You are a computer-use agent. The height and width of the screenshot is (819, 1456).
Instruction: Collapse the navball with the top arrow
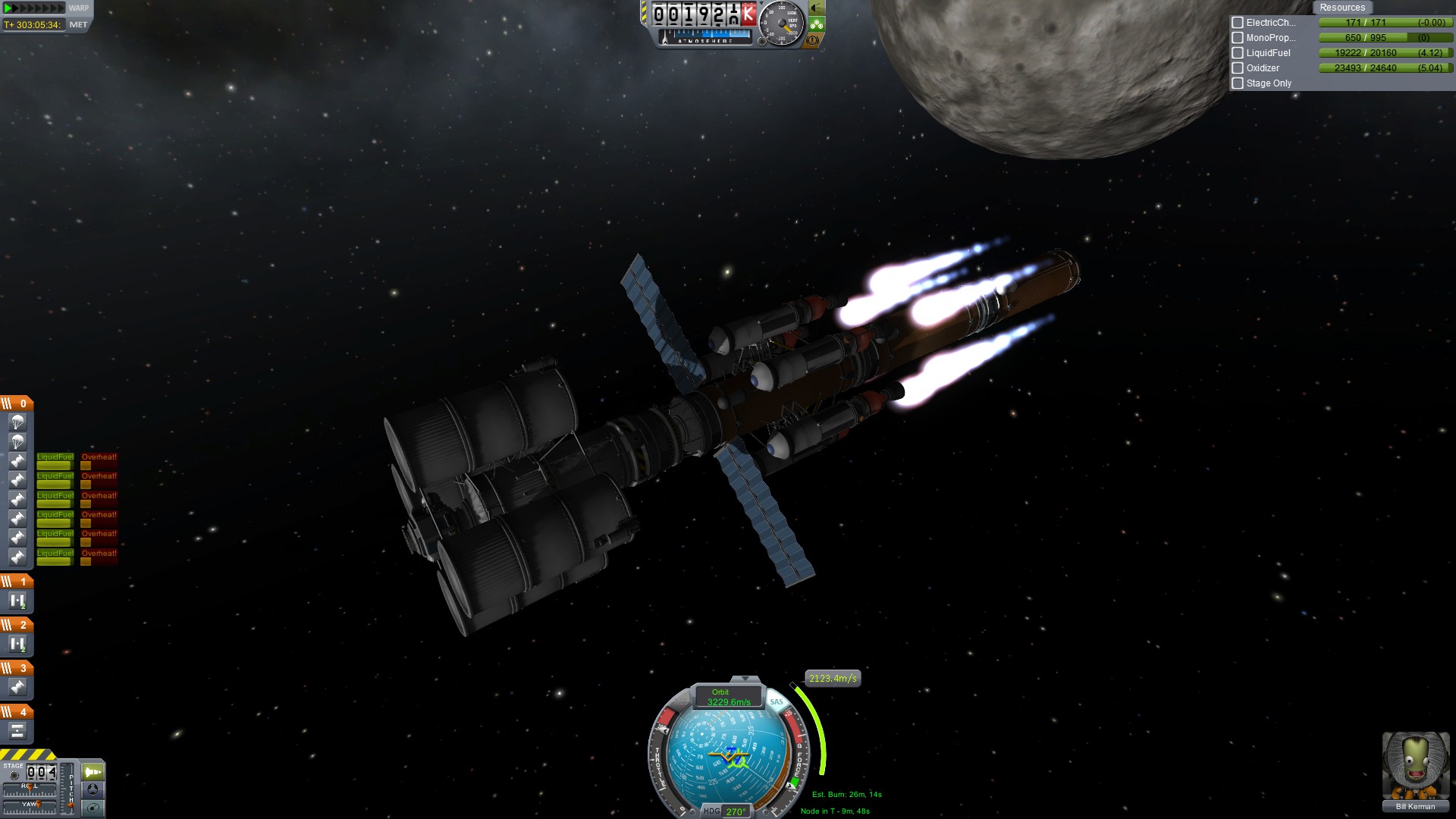click(745, 679)
